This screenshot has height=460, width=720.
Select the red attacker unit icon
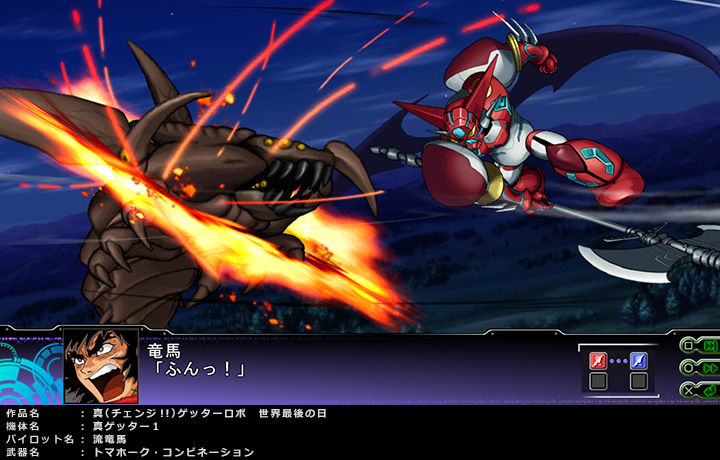tap(598, 360)
